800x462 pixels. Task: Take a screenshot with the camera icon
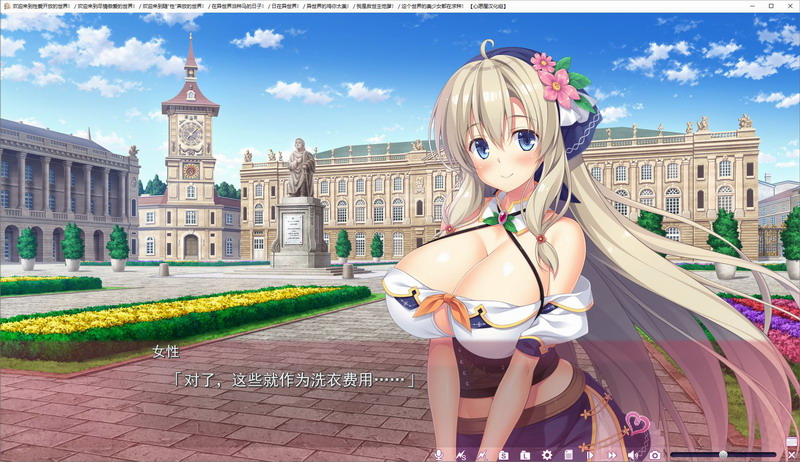tap(655, 455)
